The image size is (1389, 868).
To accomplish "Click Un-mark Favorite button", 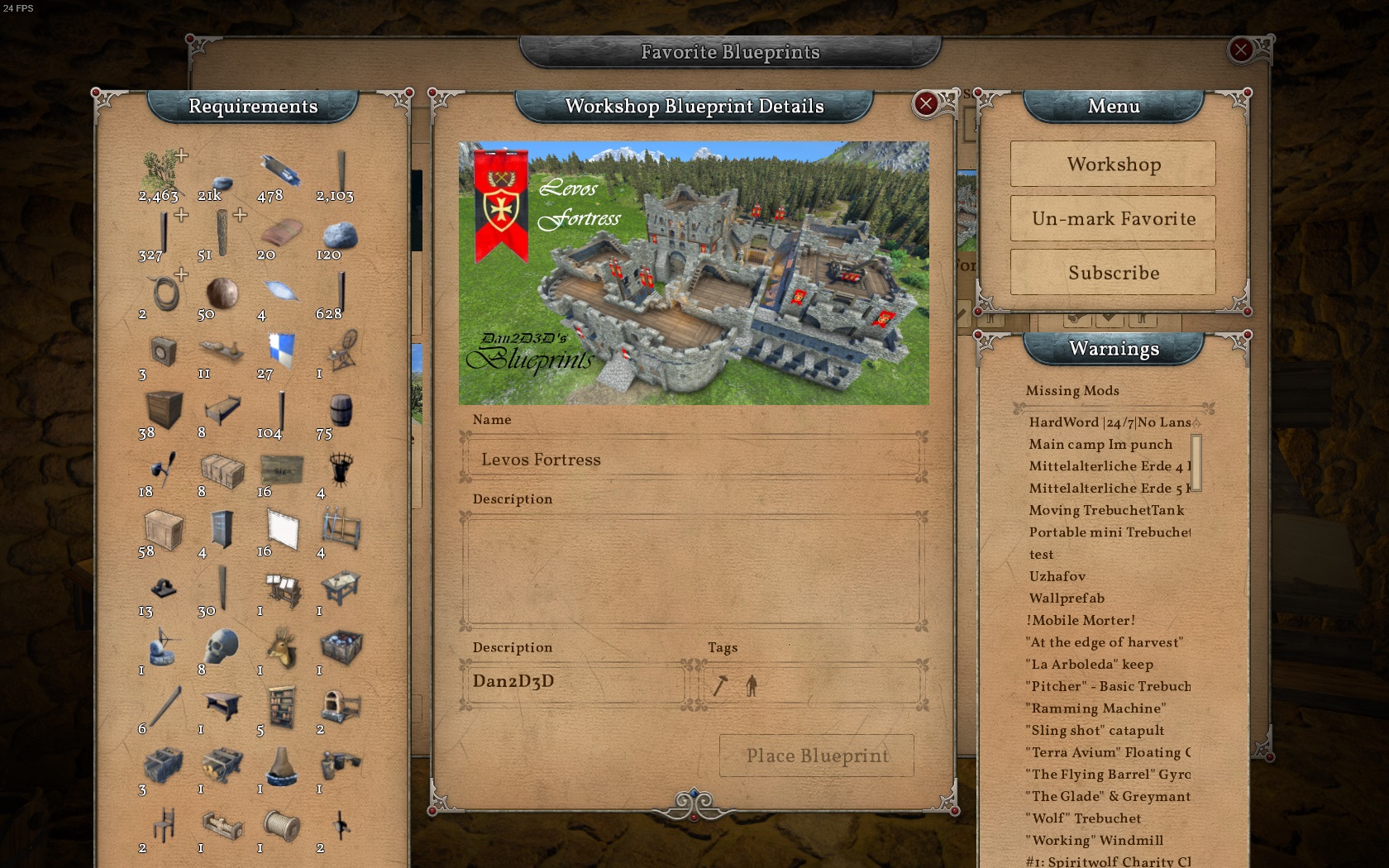I will (x=1113, y=218).
